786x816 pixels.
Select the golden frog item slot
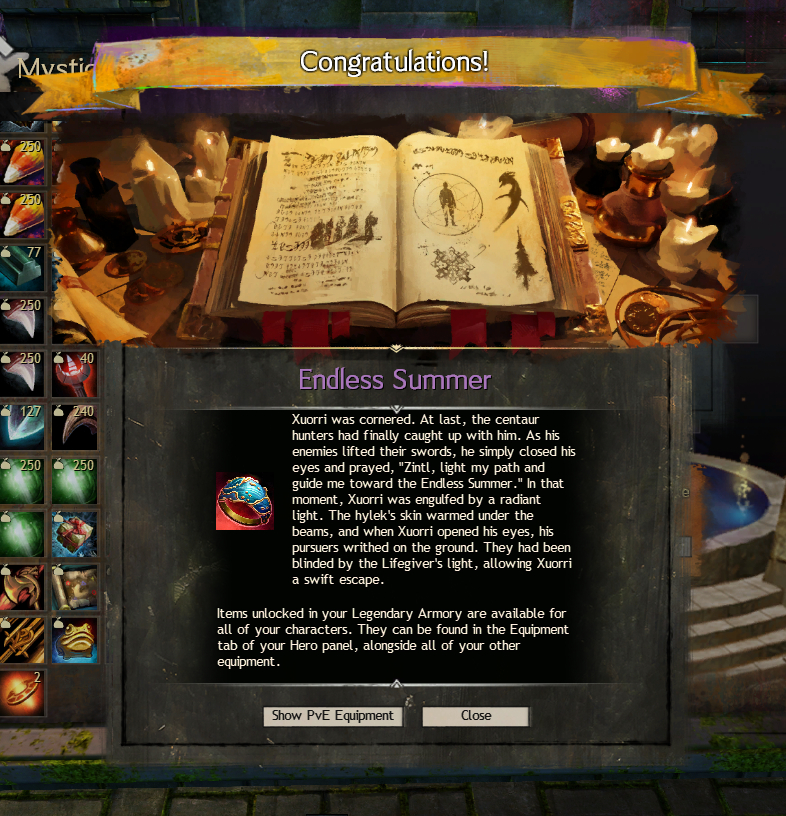click(x=75, y=640)
